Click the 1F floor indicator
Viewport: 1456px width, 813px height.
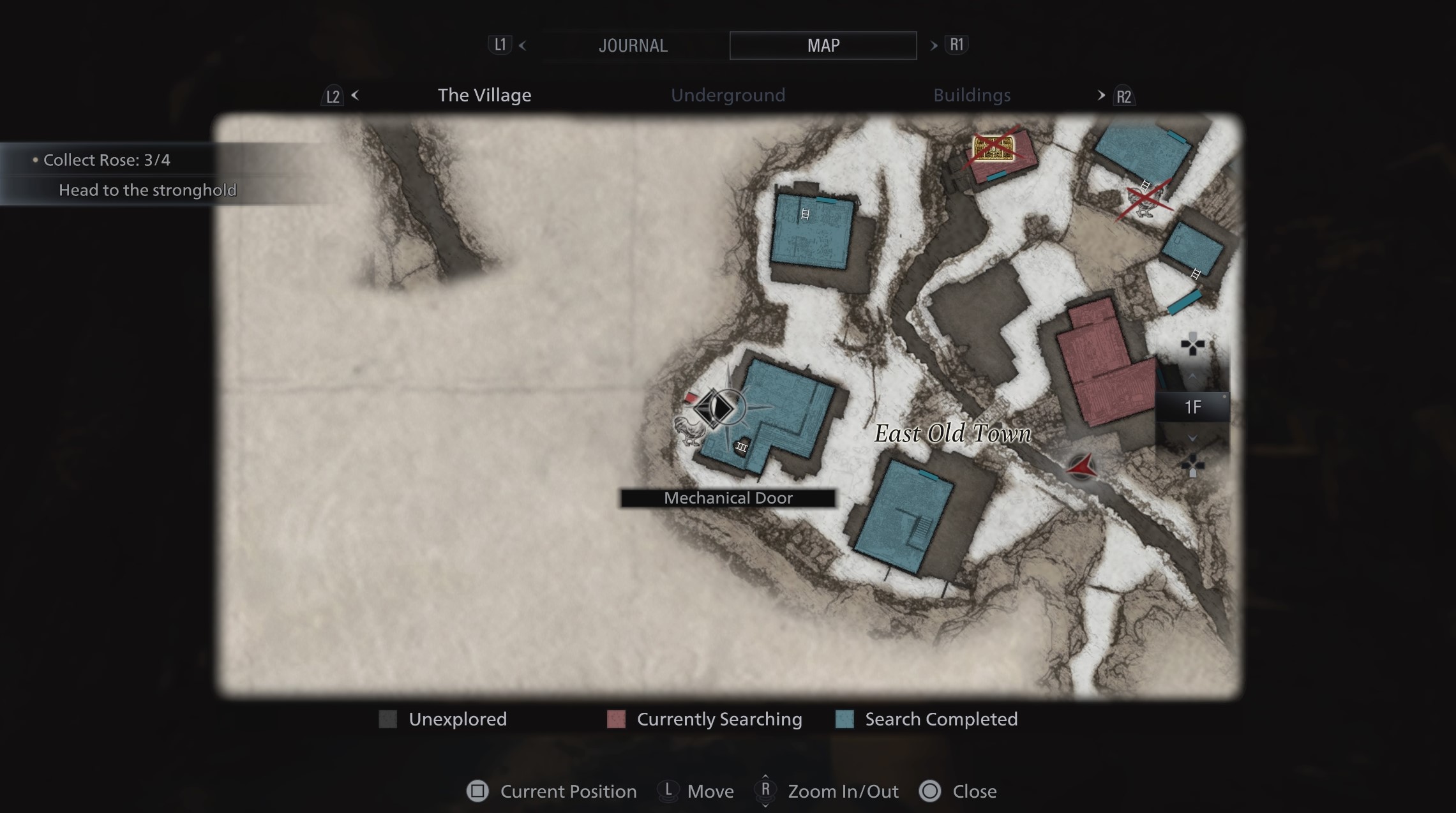coord(1192,407)
